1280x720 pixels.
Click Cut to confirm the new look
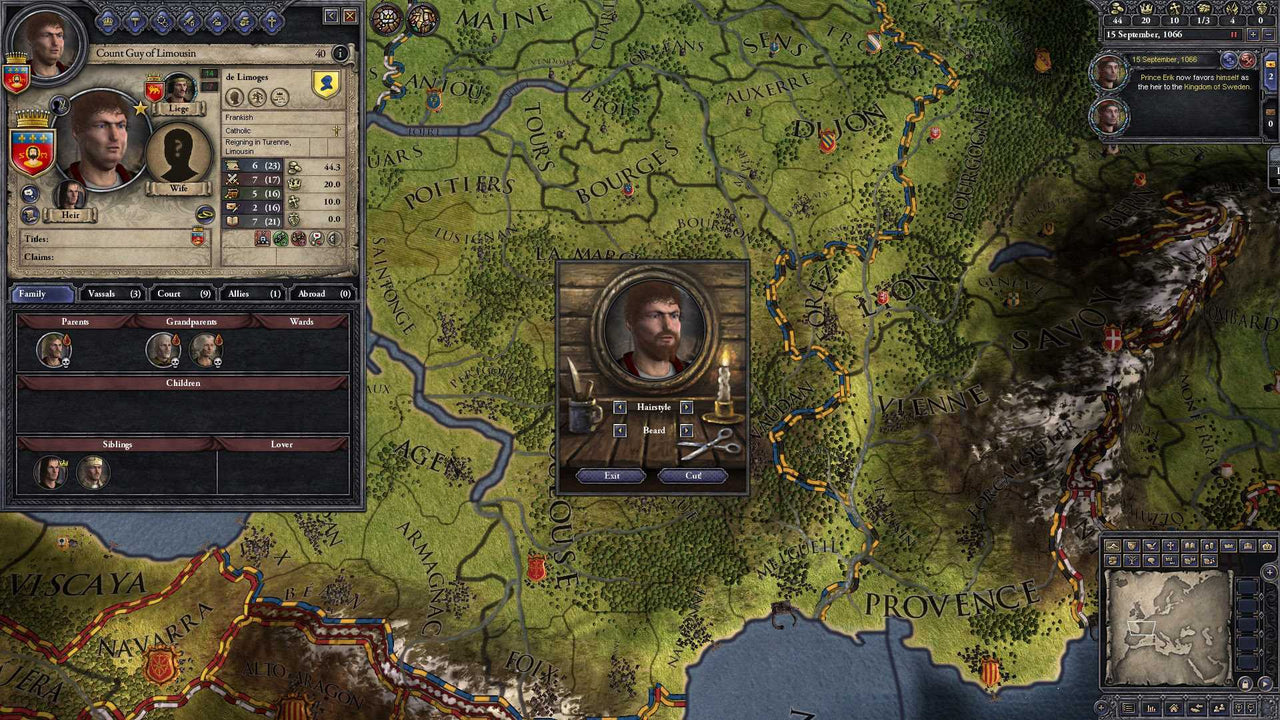point(691,475)
